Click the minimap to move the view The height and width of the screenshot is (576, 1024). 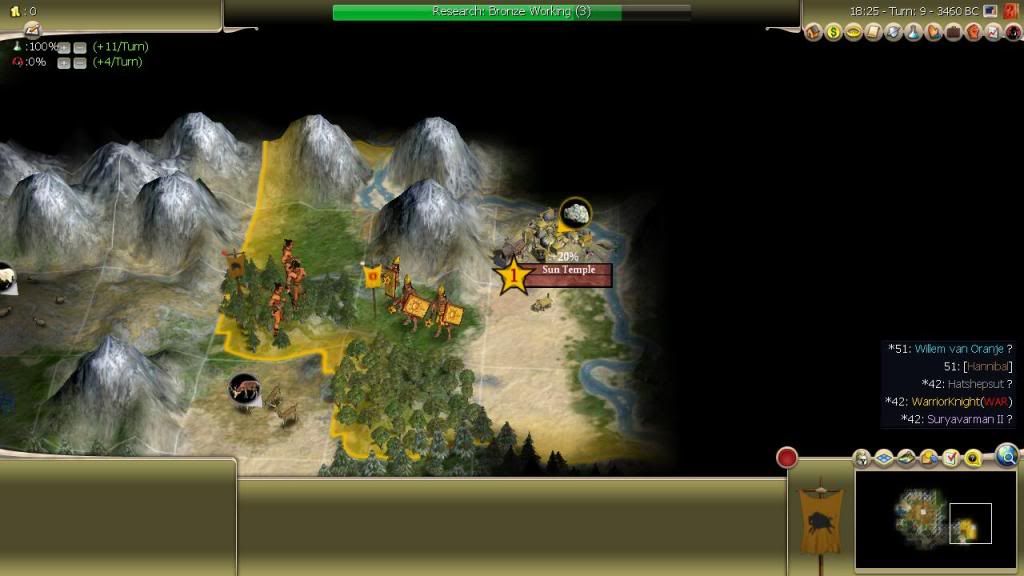(920, 520)
